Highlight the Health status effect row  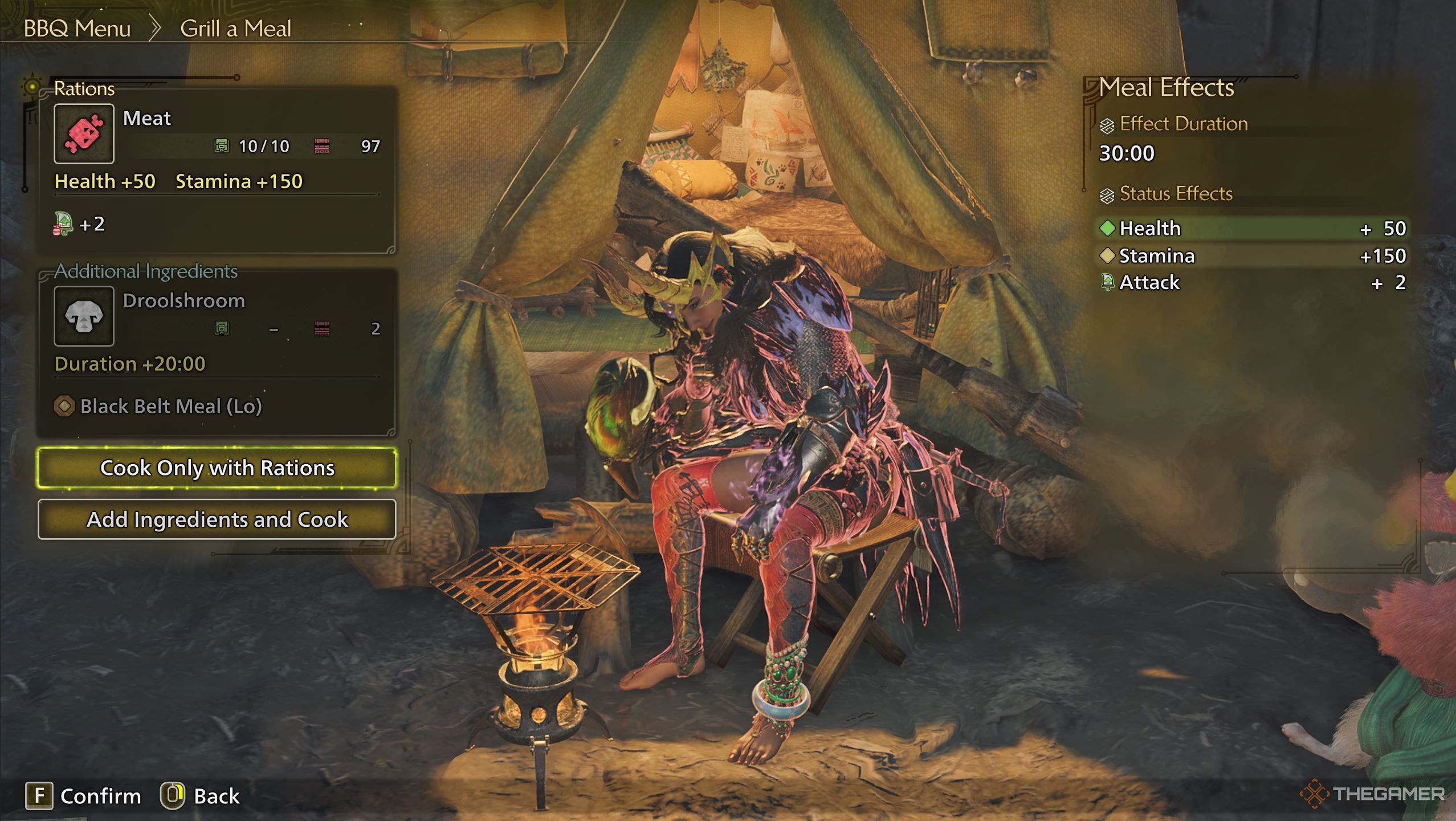pyautogui.click(x=1253, y=229)
